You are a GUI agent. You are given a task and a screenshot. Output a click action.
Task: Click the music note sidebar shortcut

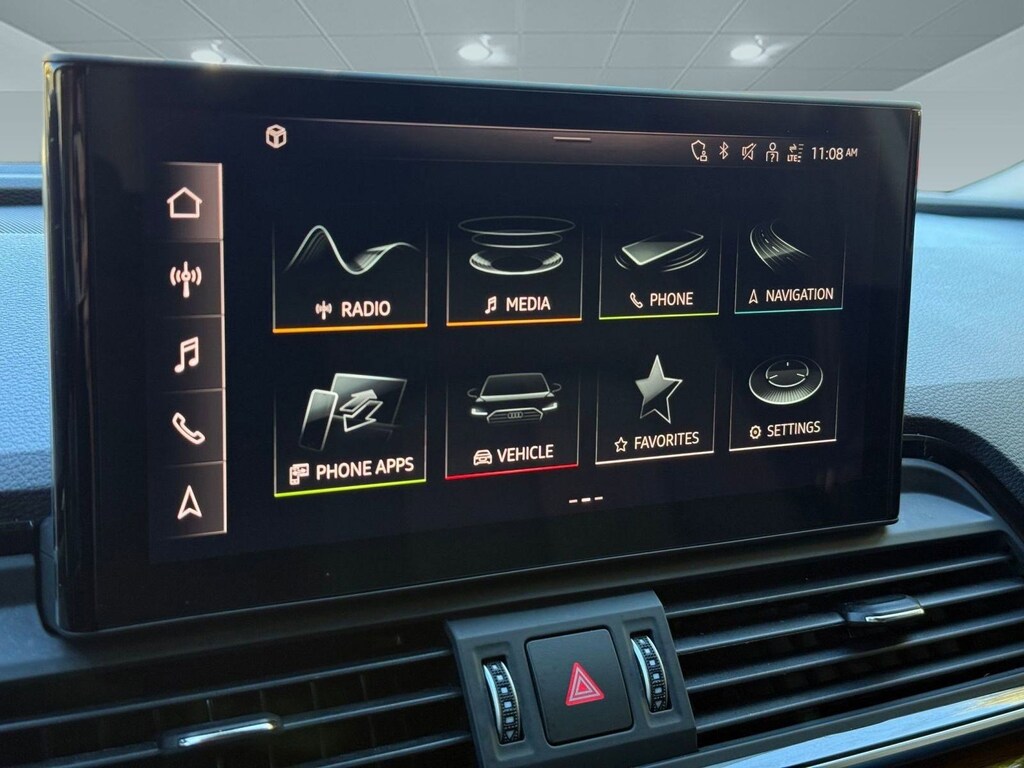click(x=186, y=354)
